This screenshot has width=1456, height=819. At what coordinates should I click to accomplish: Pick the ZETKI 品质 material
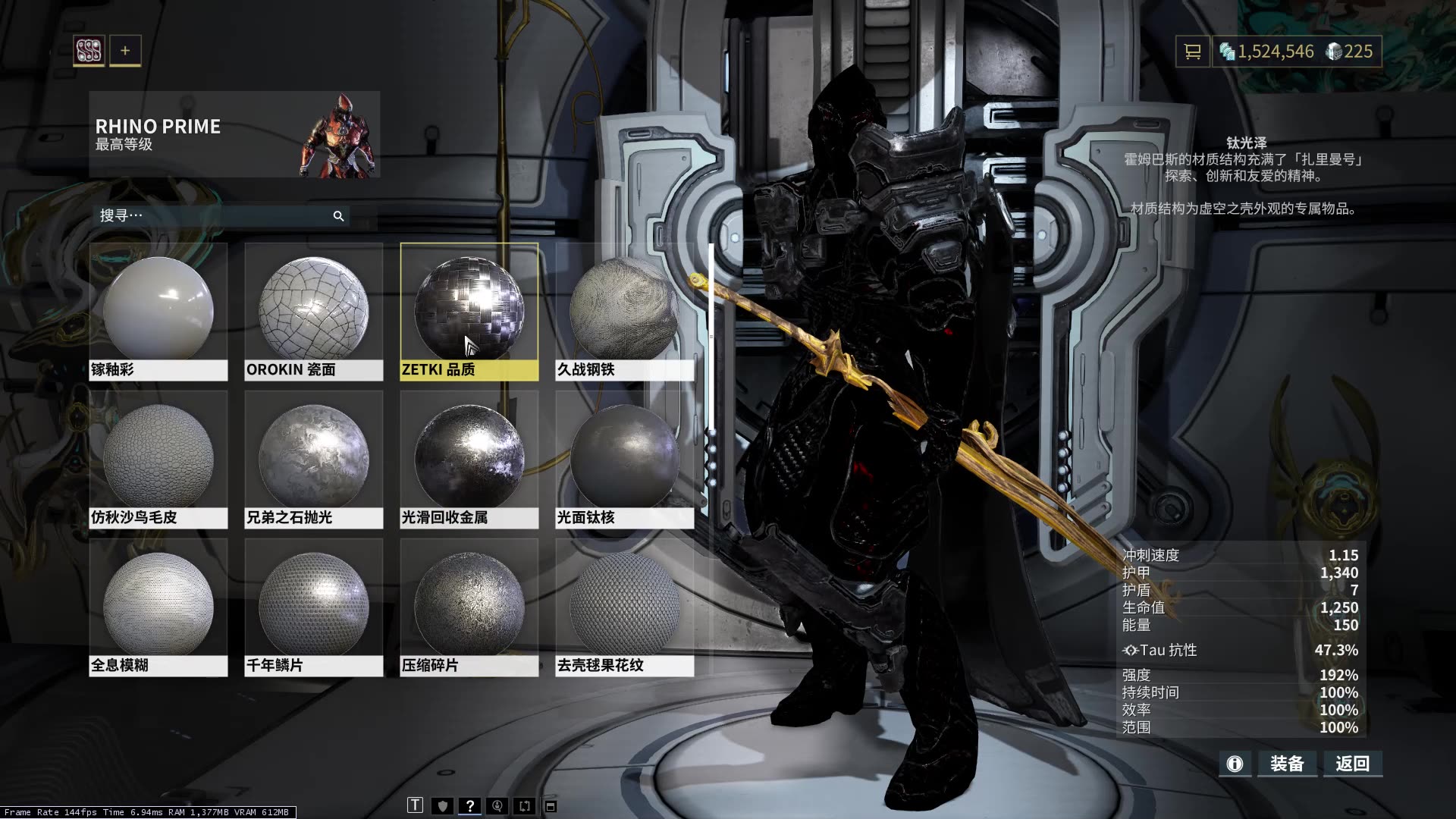469,309
